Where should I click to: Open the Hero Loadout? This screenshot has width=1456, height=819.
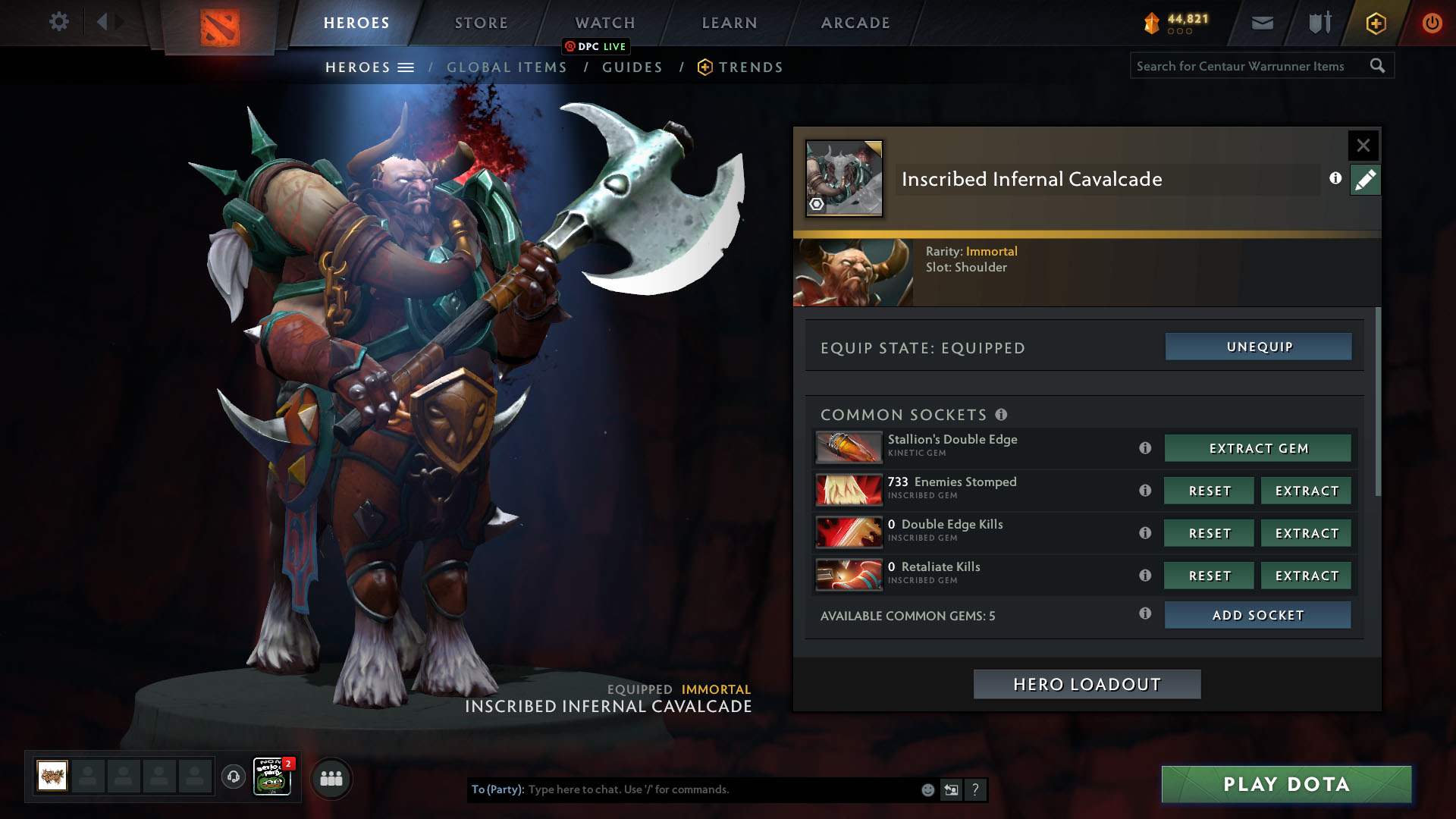coord(1087,684)
